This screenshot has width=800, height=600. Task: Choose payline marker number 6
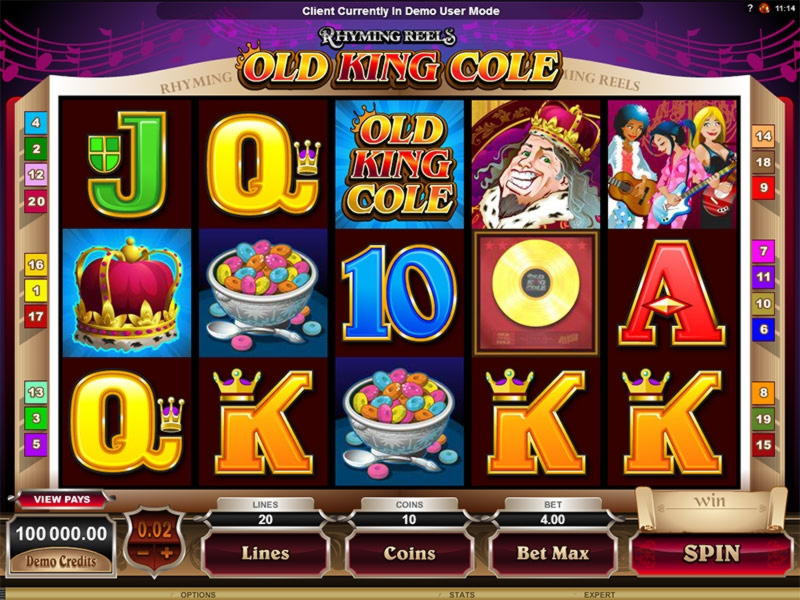[x=763, y=329]
